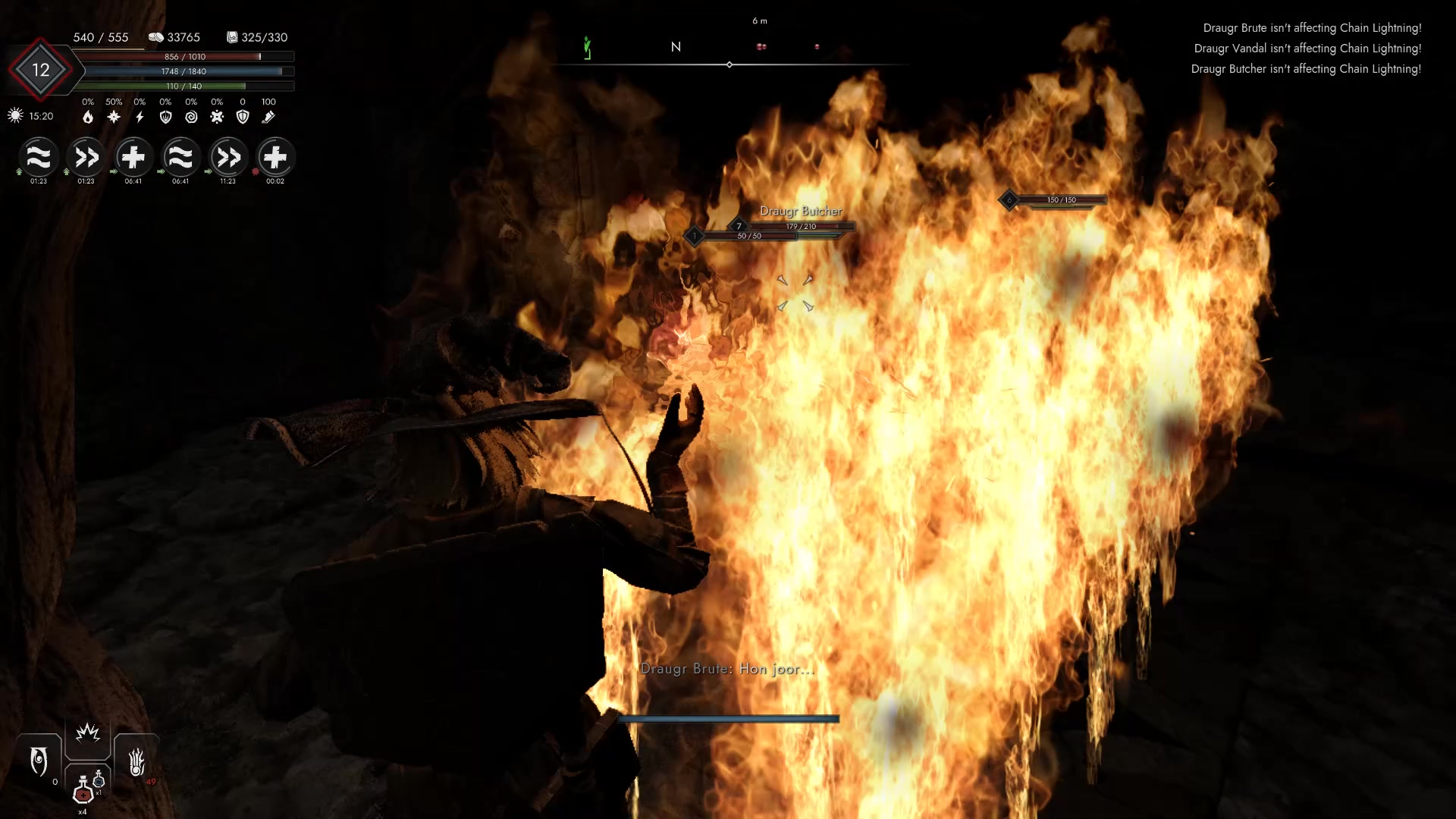This screenshot has height=819, width=1456.
Task: Click the frost resistance icon showing 50%
Action: point(112,117)
